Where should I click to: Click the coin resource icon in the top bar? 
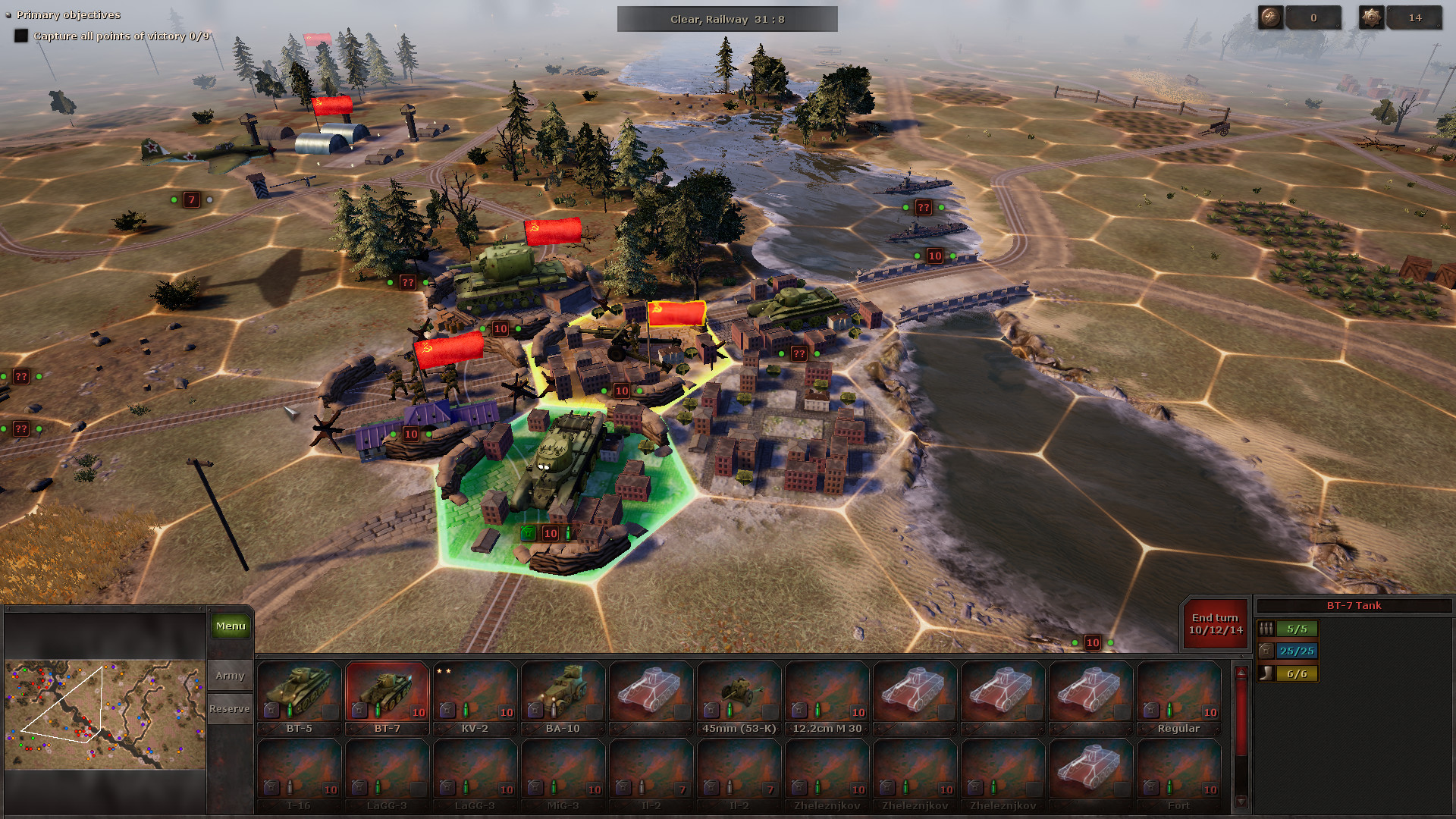point(1269,17)
